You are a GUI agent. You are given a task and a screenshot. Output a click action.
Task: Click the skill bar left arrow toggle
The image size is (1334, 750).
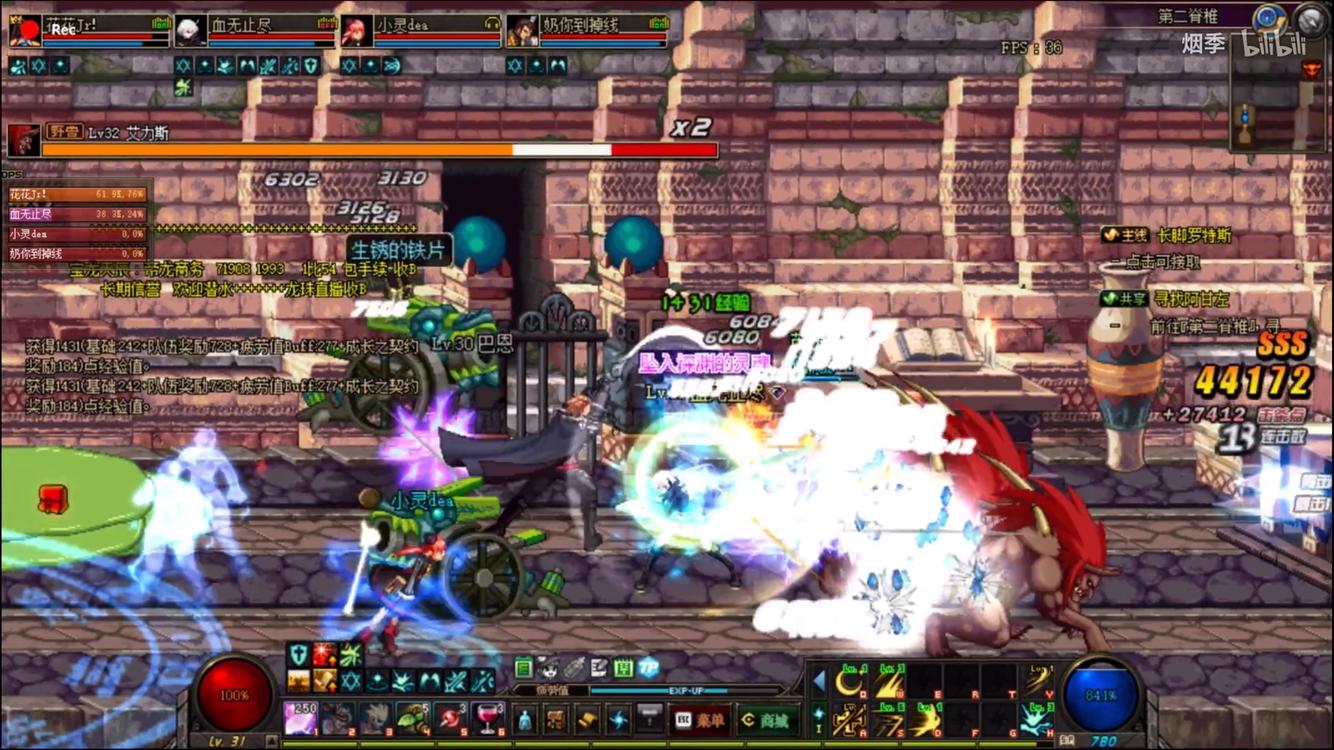pos(819,682)
